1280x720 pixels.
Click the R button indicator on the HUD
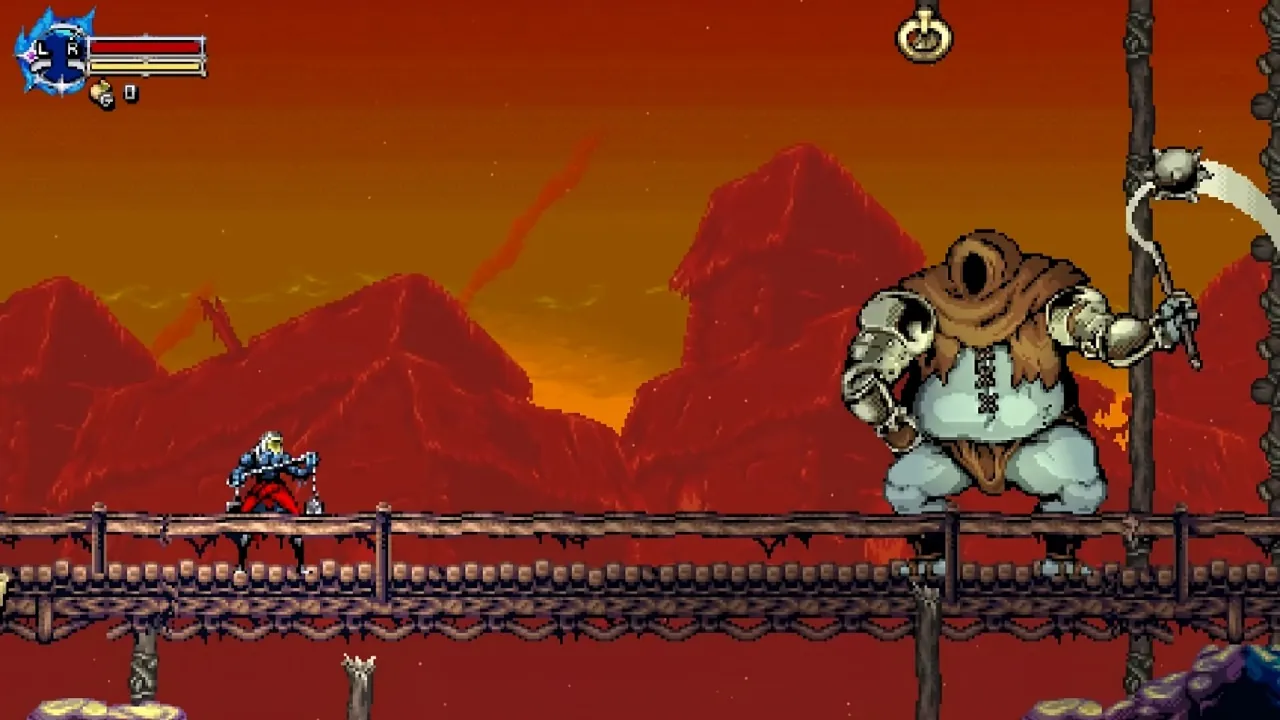pyautogui.click(x=73, y=47)
